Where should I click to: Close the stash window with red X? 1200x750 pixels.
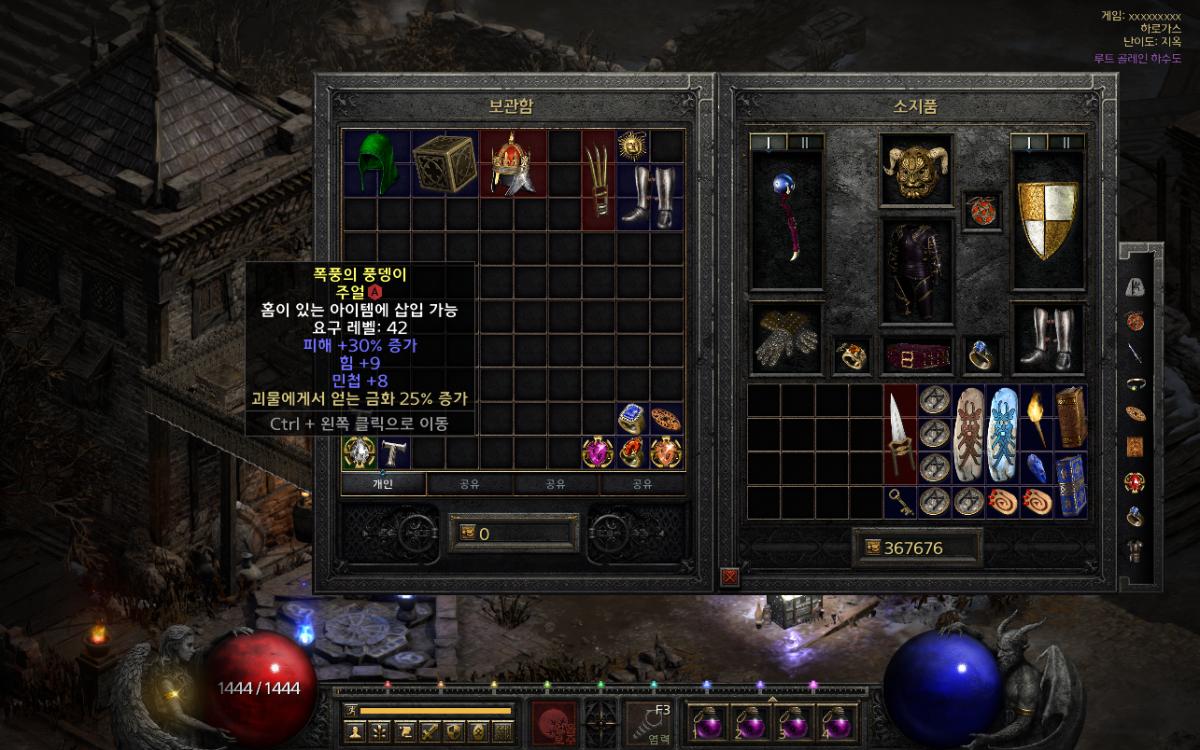pyautogui.click(x=730, y=576)
